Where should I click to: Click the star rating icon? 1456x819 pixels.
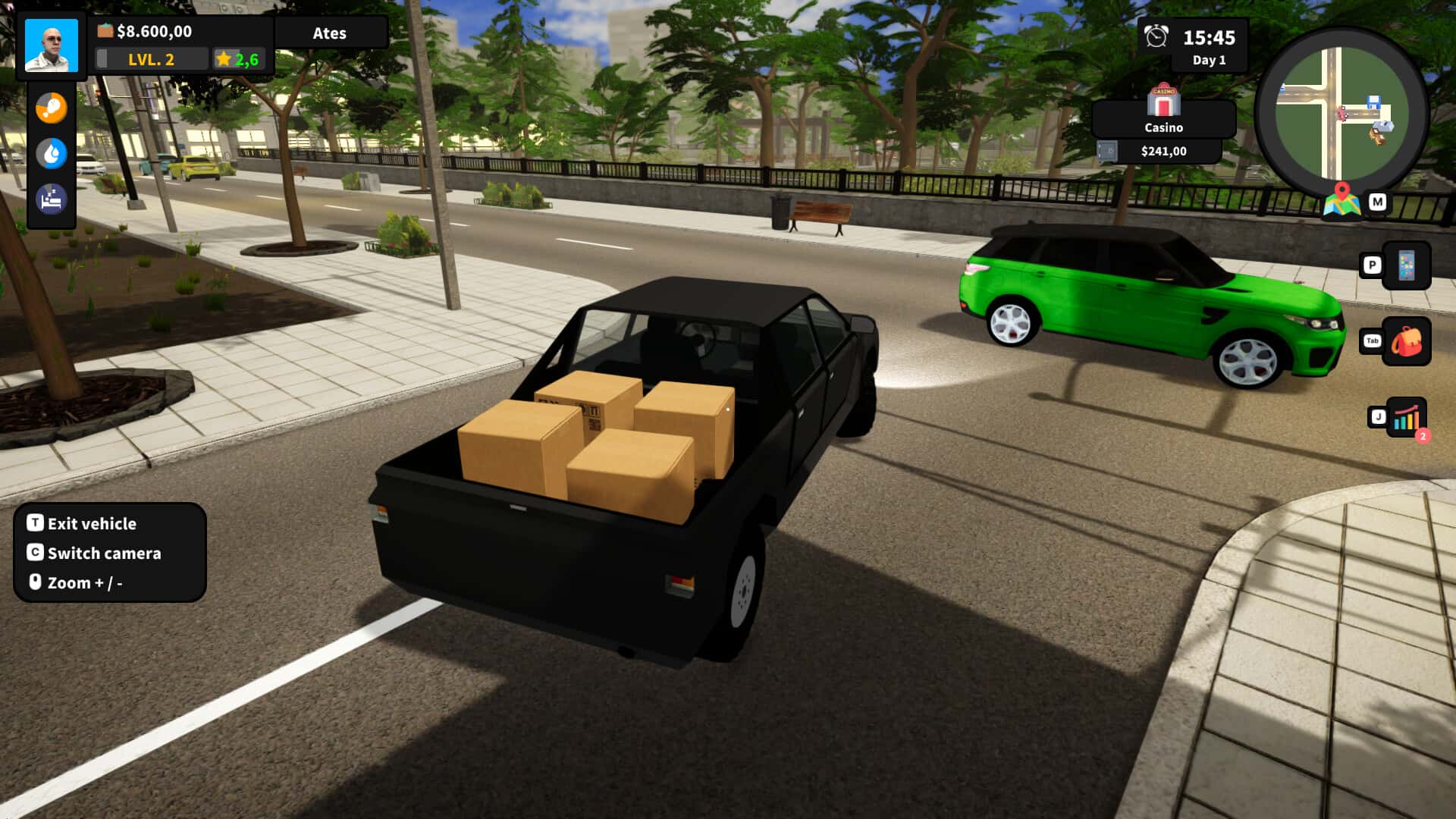click(222, 58)
